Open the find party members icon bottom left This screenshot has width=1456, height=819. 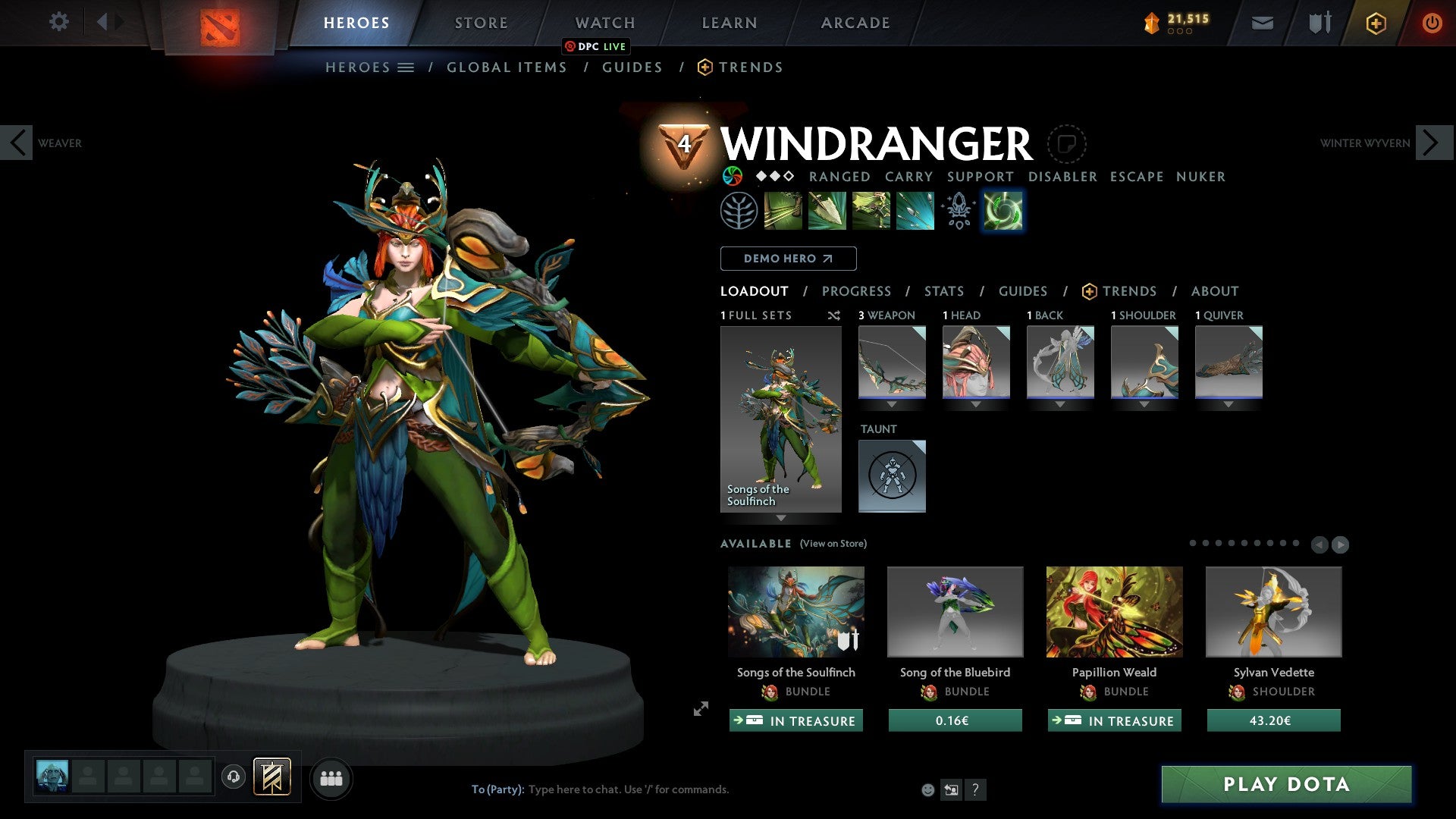coord(331,778)
